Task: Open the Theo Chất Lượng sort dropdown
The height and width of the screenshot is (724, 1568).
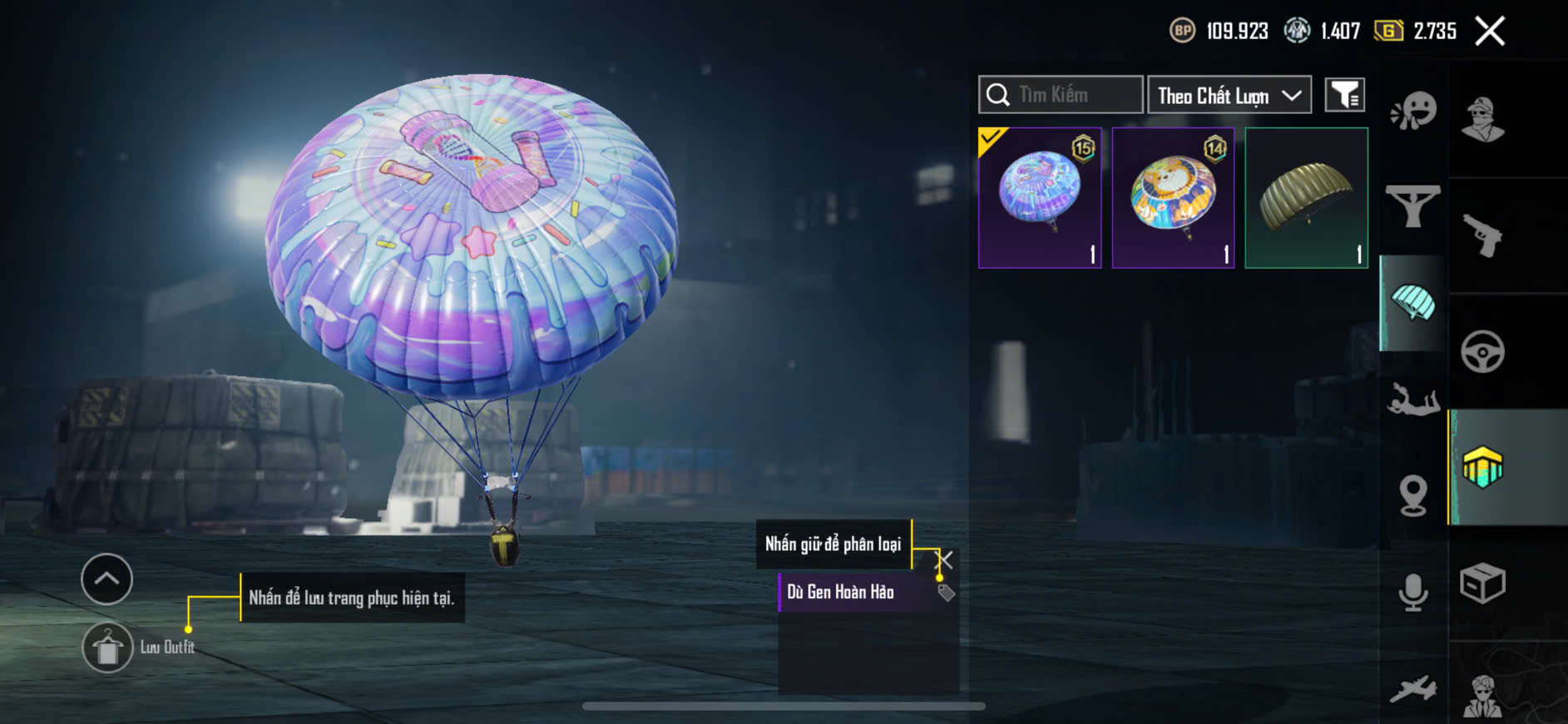Action: click(x=1229, y=95)
